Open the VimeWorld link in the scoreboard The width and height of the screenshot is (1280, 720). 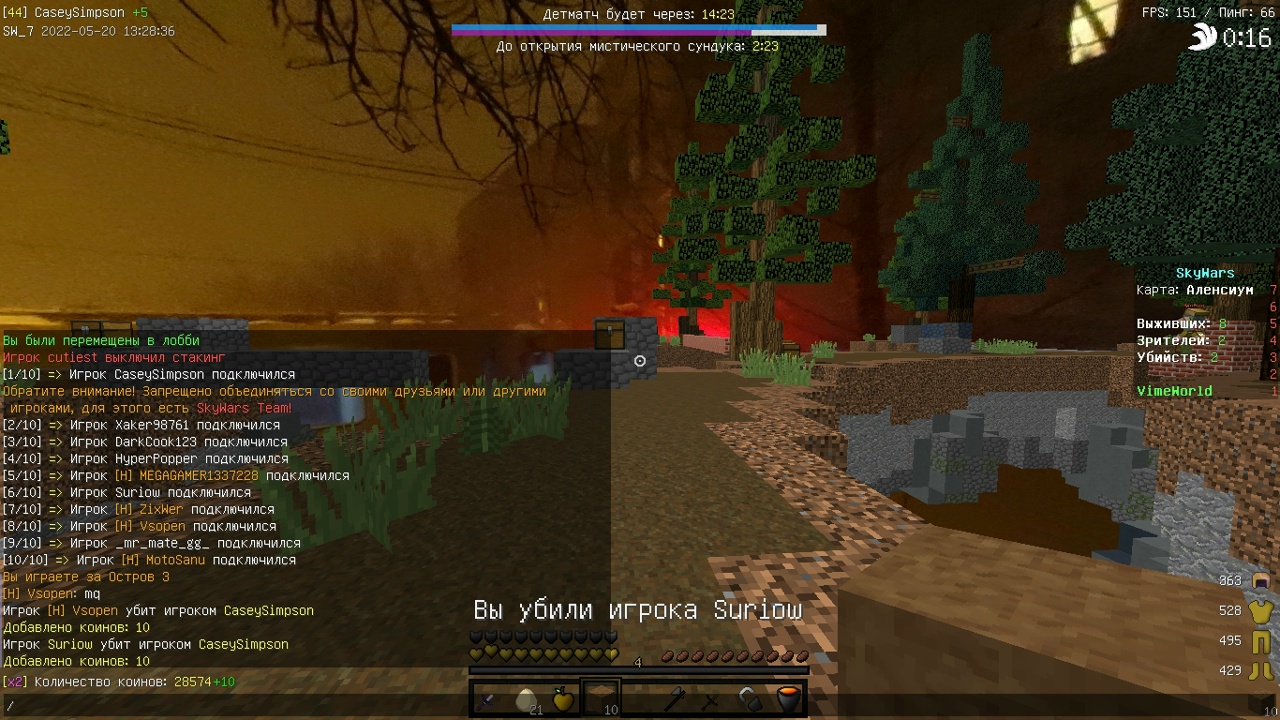tap(1175, 389)
